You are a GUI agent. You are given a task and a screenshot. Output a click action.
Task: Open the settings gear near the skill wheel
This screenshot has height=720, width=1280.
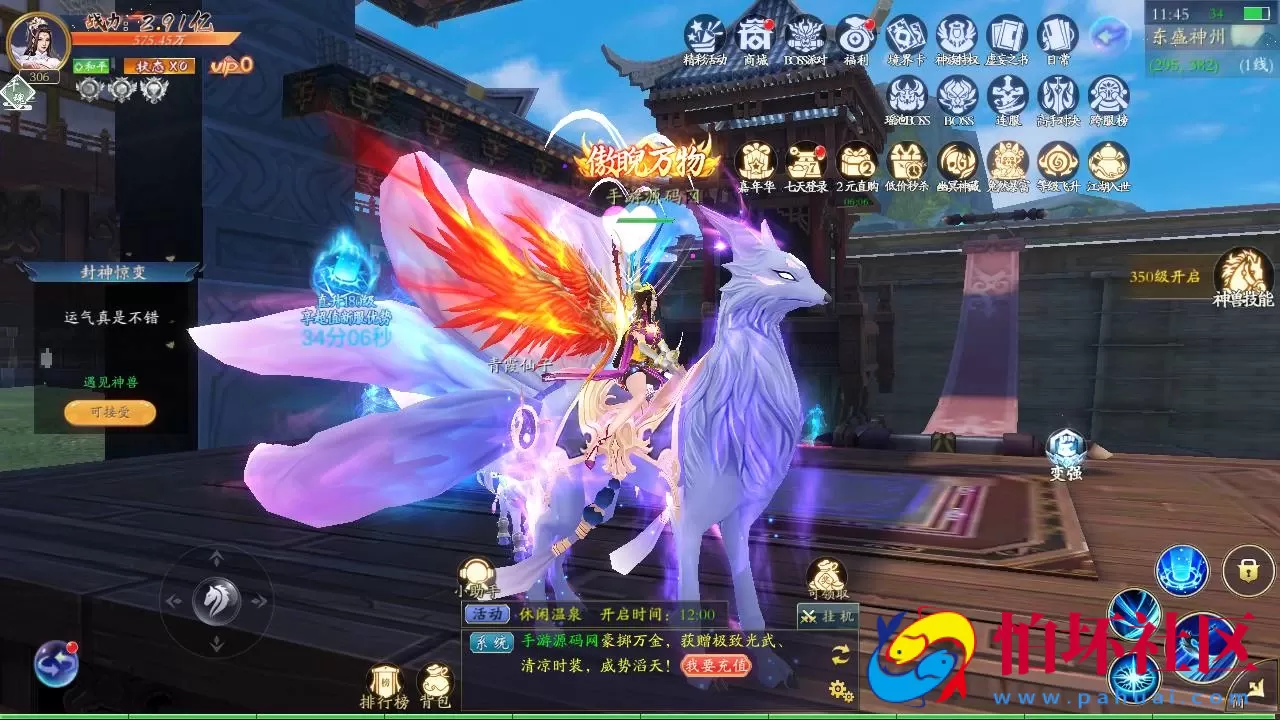[x=838, y=688]
